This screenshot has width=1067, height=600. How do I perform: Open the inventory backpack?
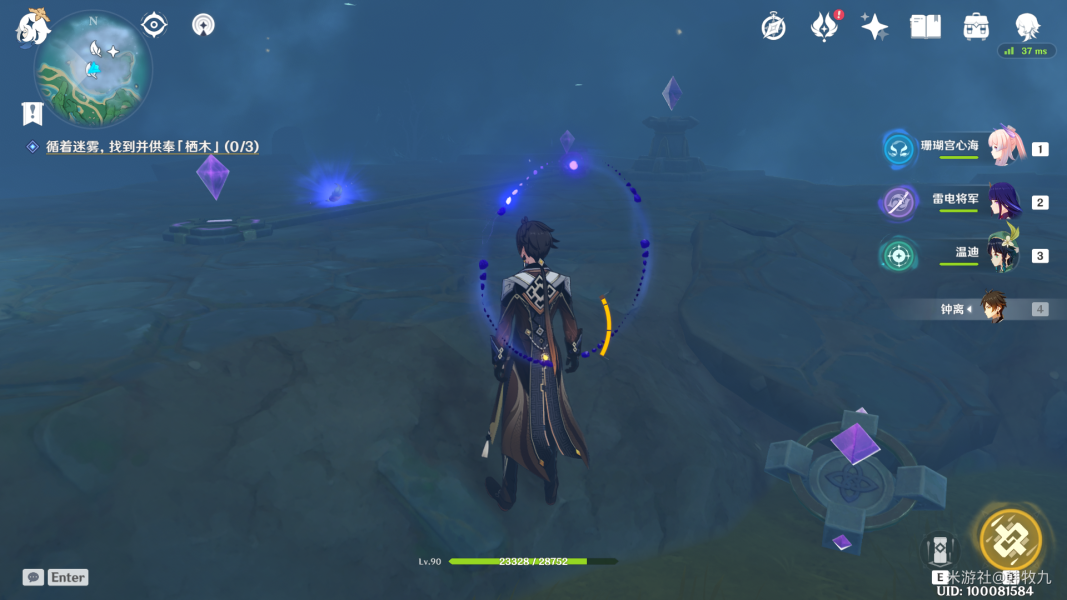(976, 27)
